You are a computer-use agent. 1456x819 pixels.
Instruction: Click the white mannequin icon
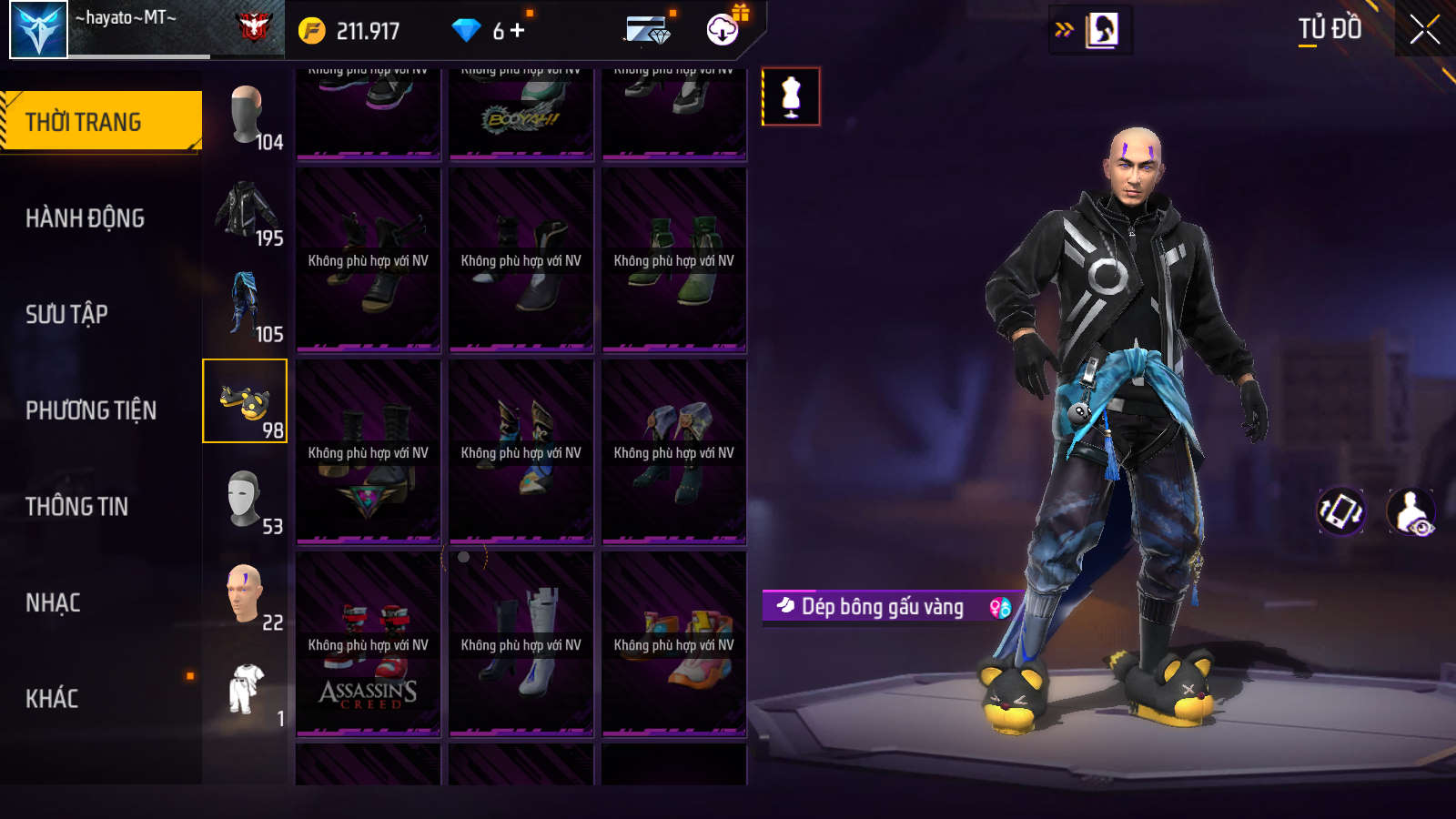click(791, 96)
